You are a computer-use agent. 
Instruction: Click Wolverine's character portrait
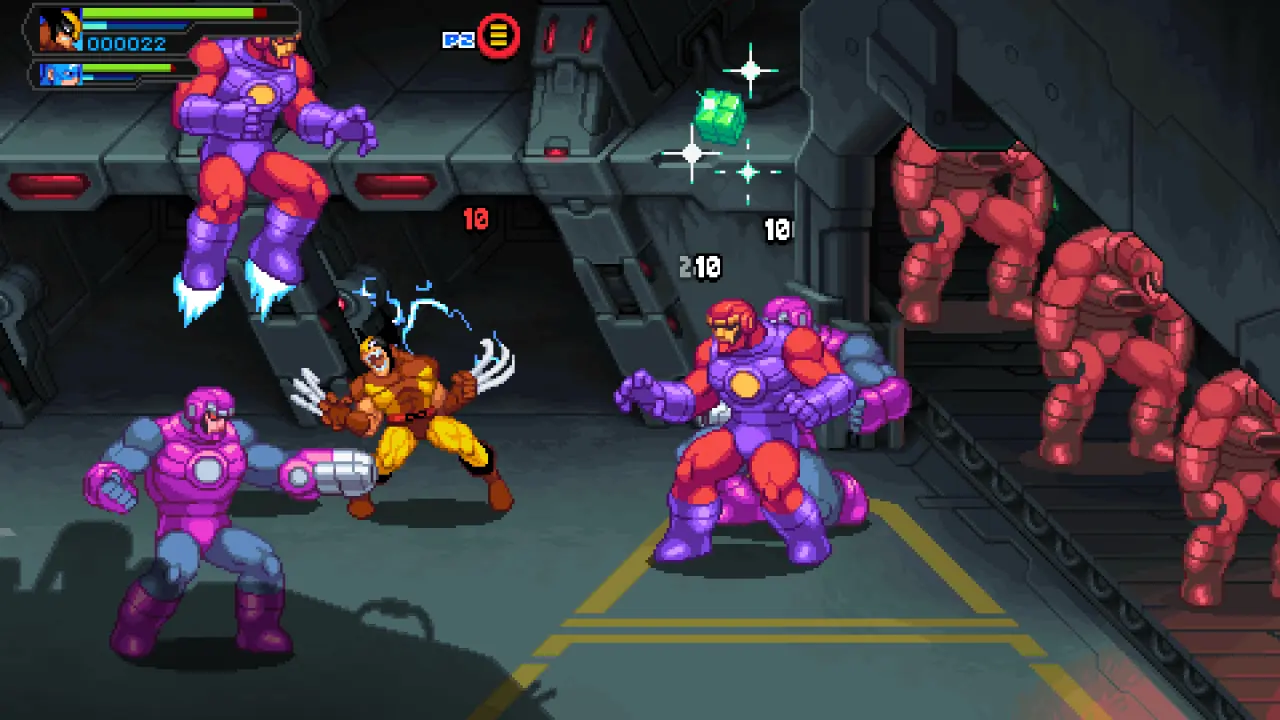pos(60,29)
